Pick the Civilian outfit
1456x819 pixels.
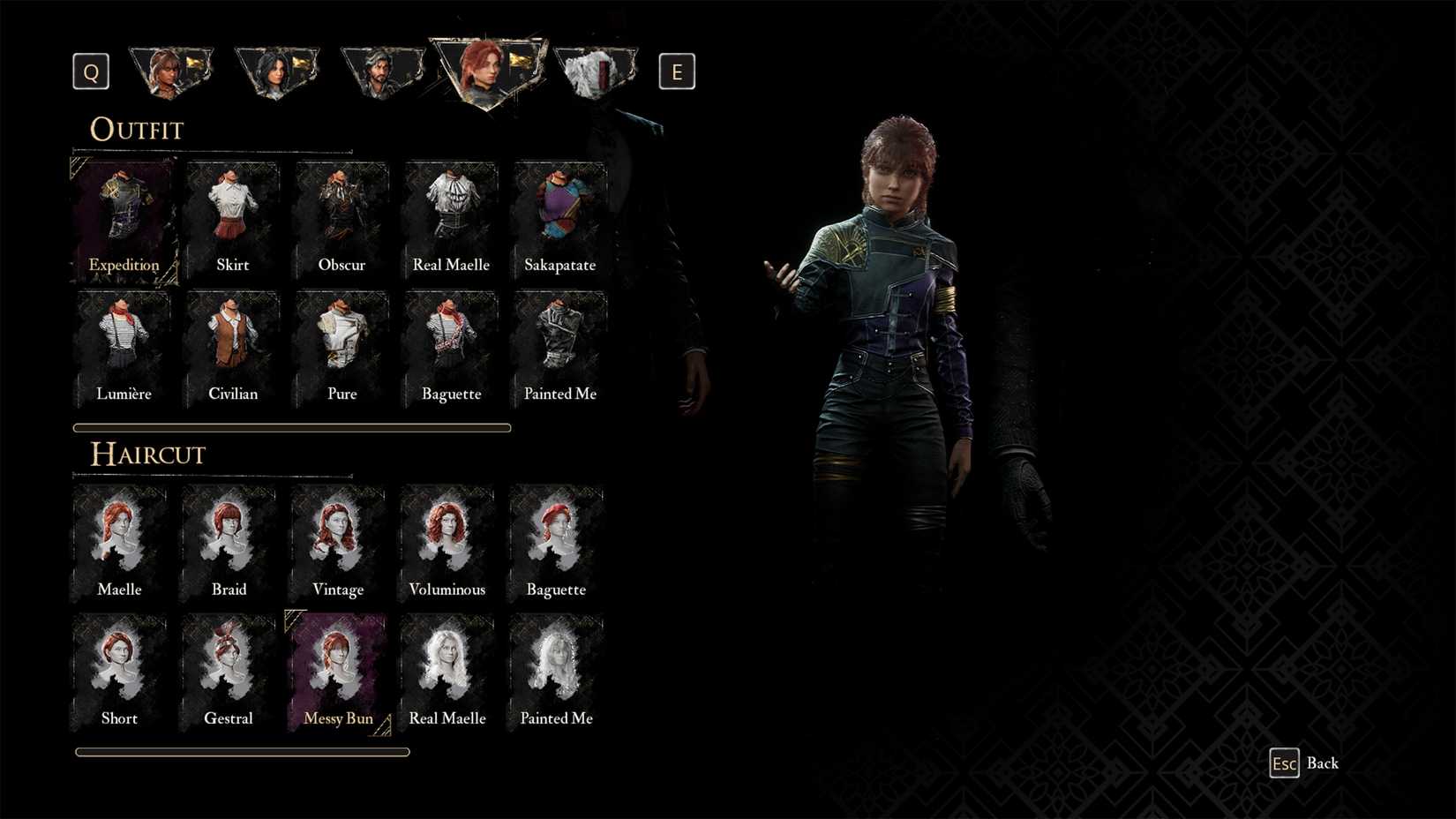pos(232,344)
